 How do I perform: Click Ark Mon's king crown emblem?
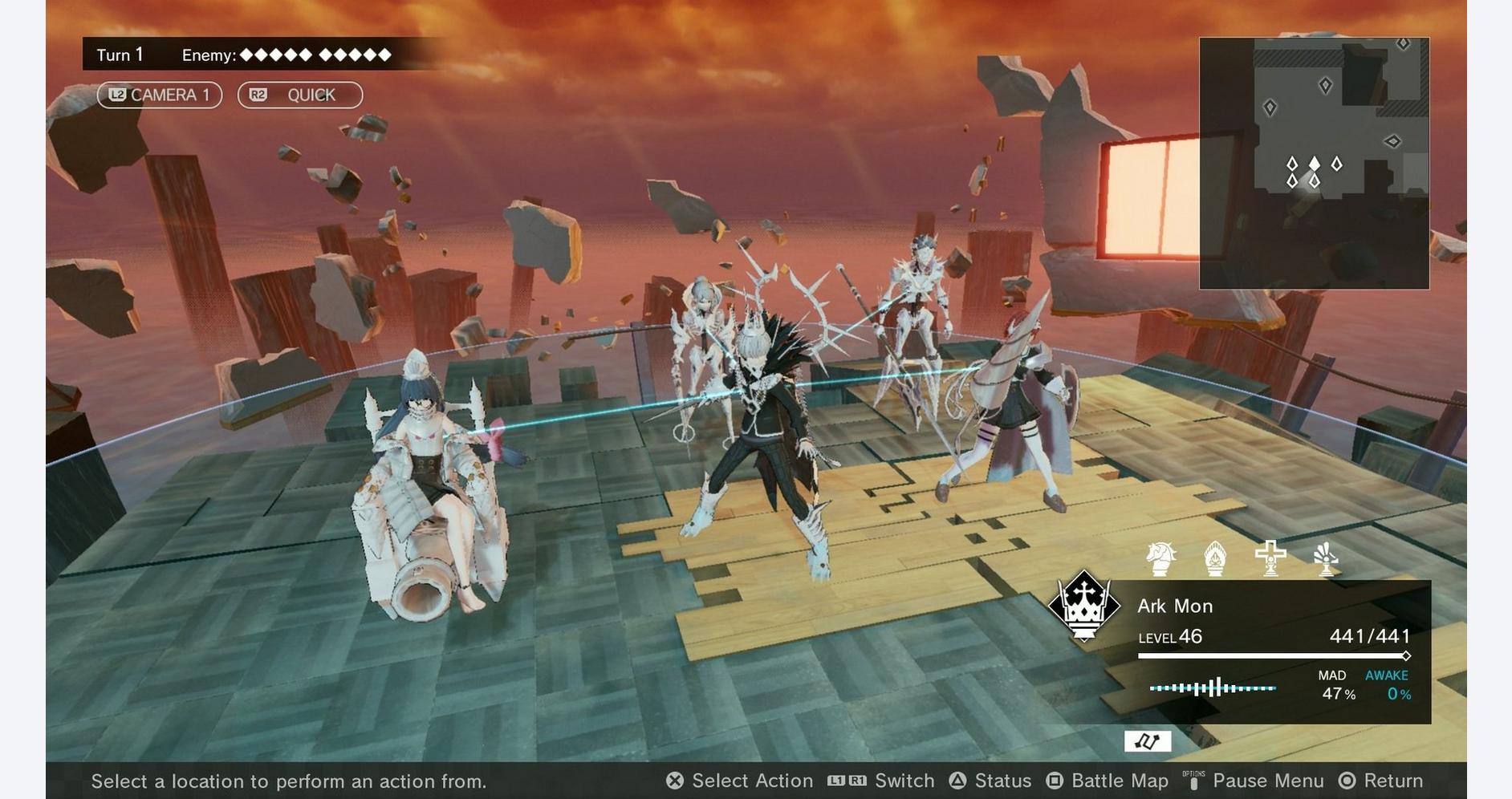tap(1084, 606)
